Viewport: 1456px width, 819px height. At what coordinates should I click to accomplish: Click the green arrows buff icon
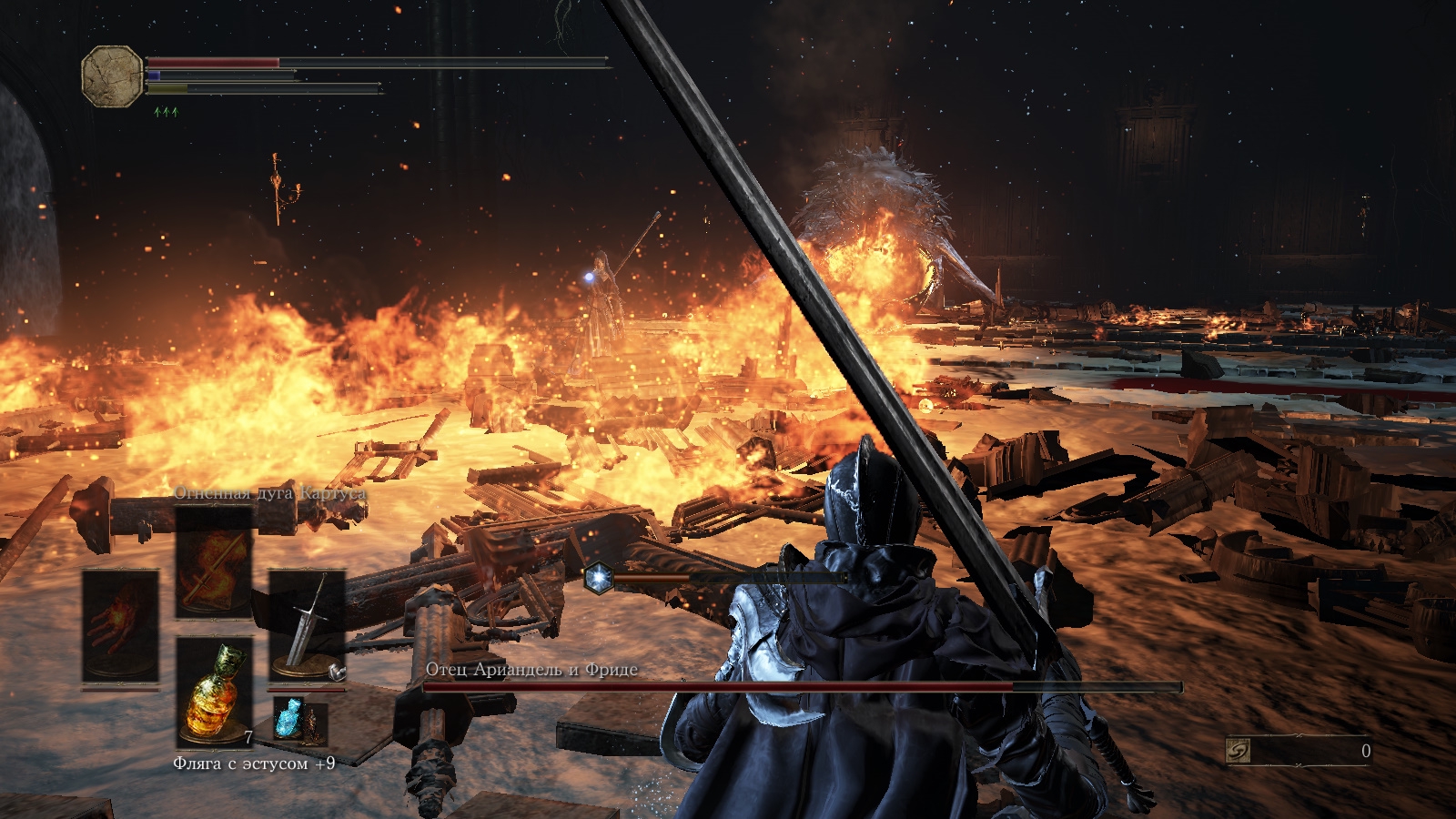point(166,112)
